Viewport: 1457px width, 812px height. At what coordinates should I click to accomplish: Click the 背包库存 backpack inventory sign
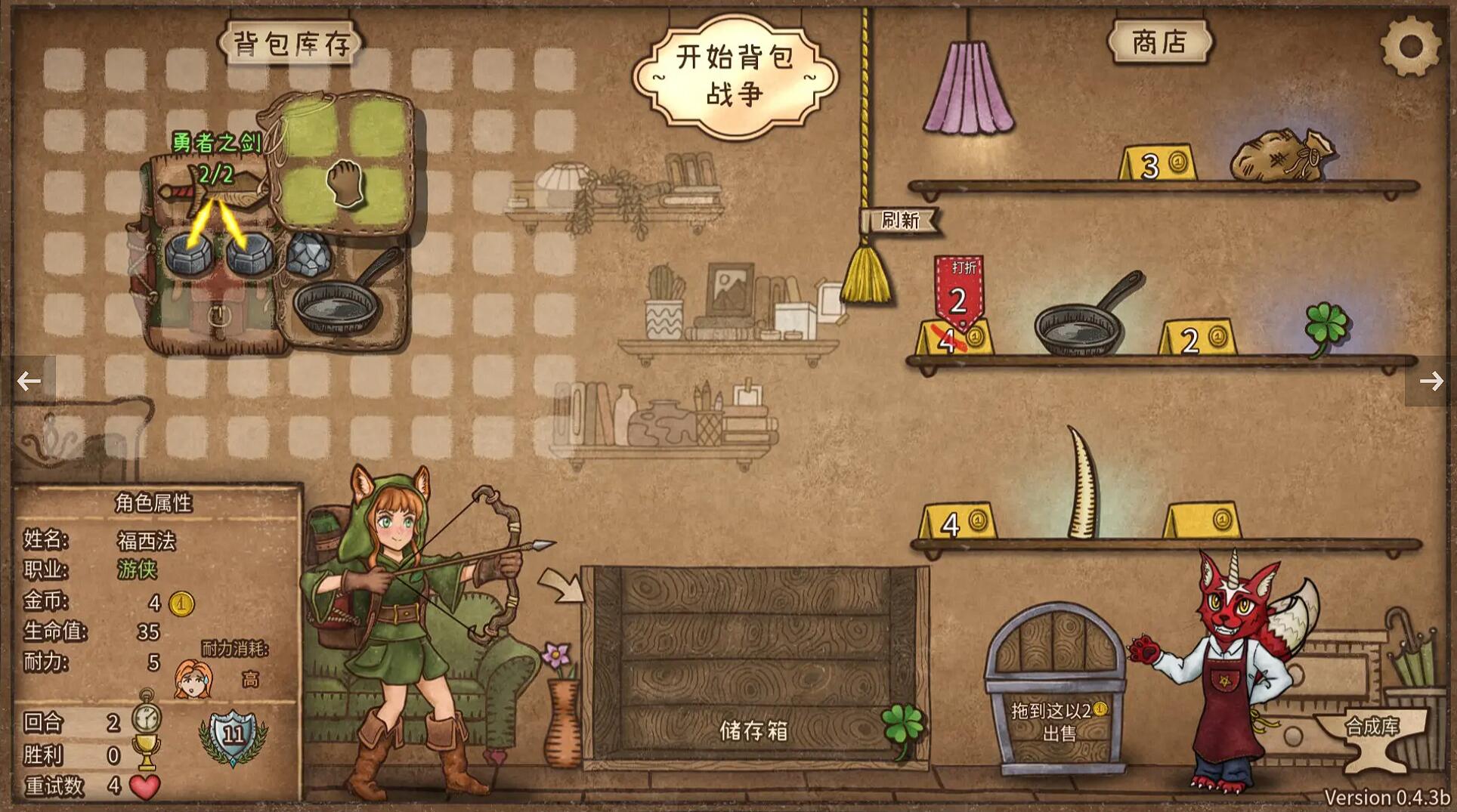pos(291,44)
